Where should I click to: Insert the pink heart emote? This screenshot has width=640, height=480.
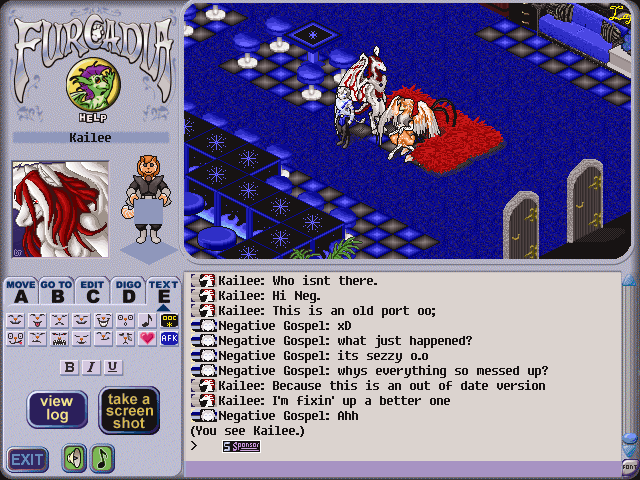[x=147, y=339]
